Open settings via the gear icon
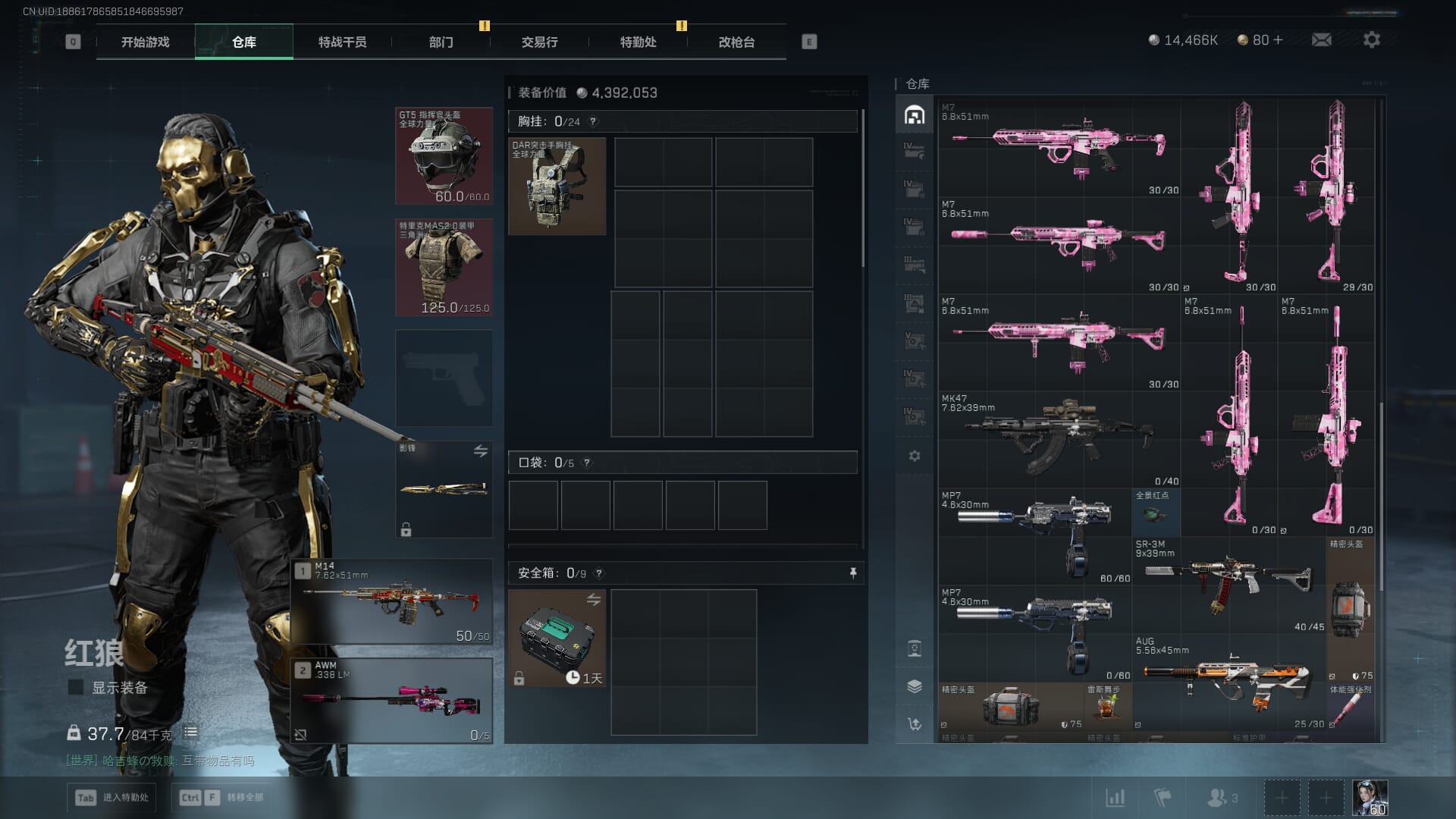The height and width of the screenshot is (819, 1456). [x=1371, y=39]
